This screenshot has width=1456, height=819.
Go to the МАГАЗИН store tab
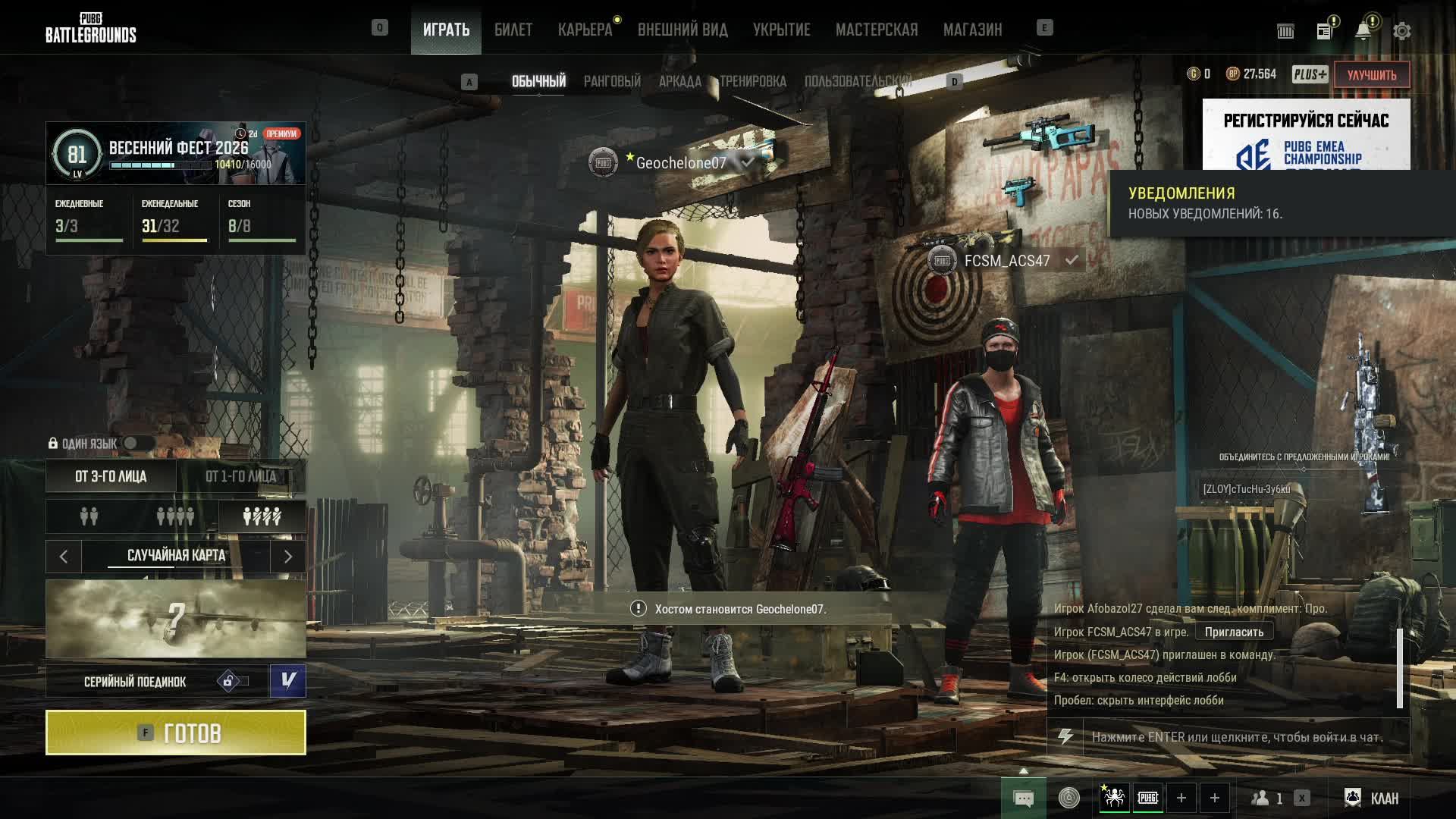click(x=972, y=30)
